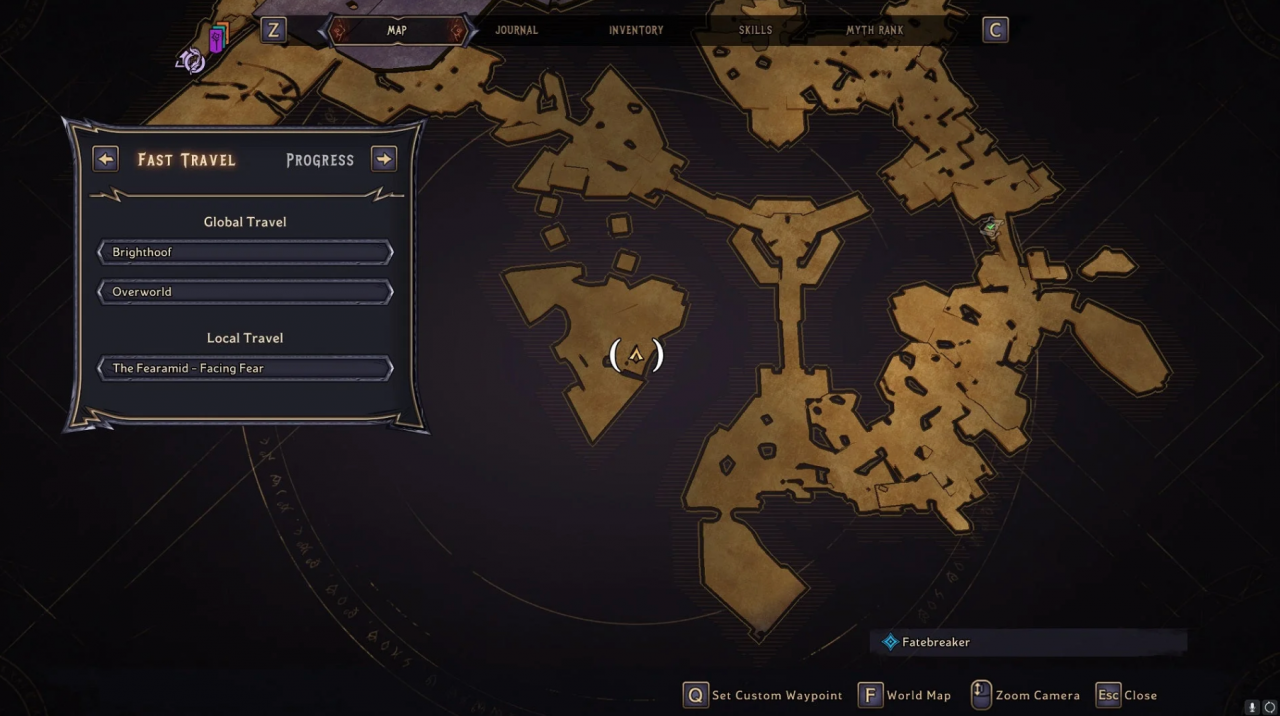Image resolution: width=1280 pixels, height=716 pixels.
Task: Switch to the Journal tab
Action: (x=516, y=30)
